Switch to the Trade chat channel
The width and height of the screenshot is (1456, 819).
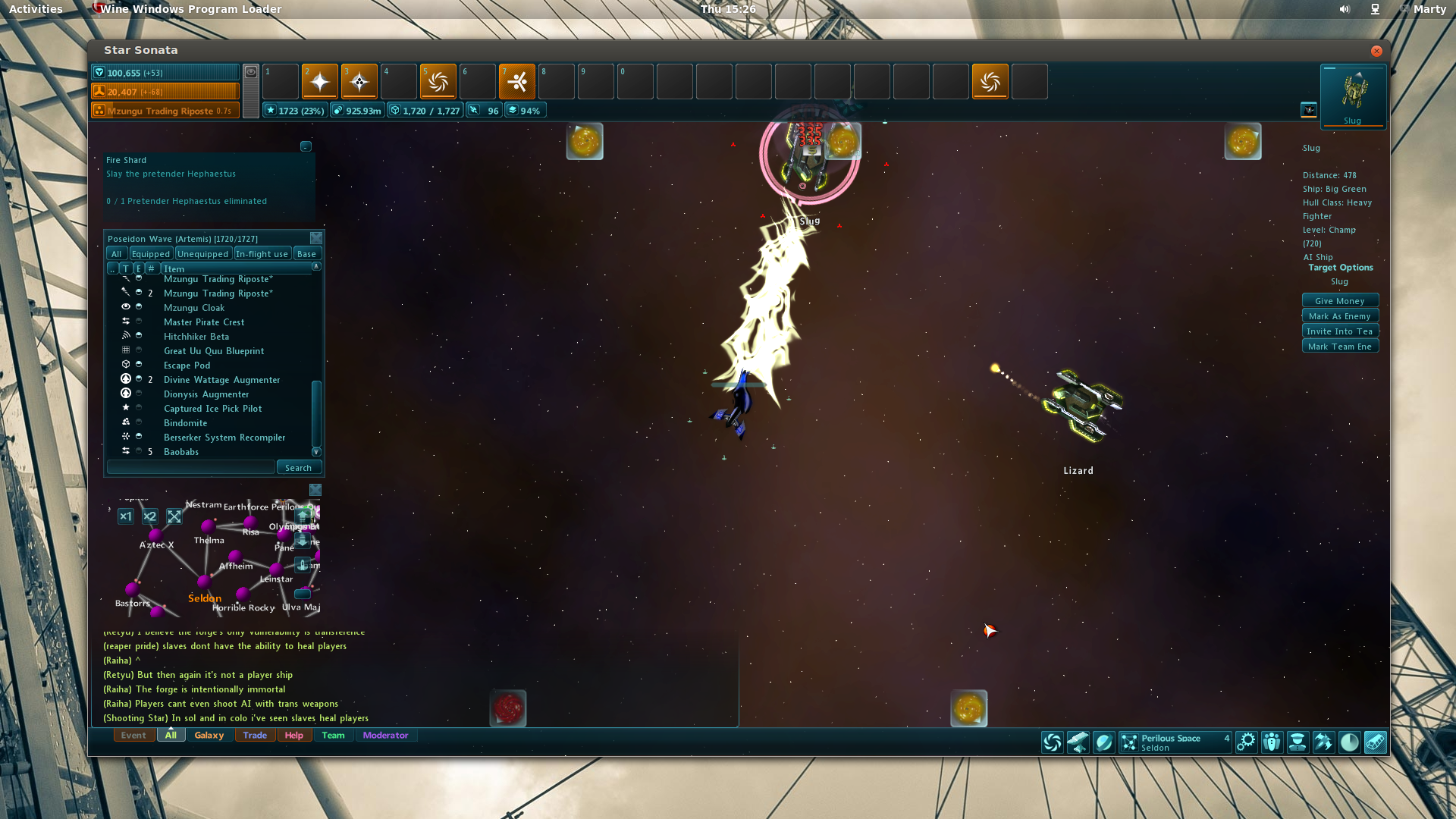(x=255, y=735)
